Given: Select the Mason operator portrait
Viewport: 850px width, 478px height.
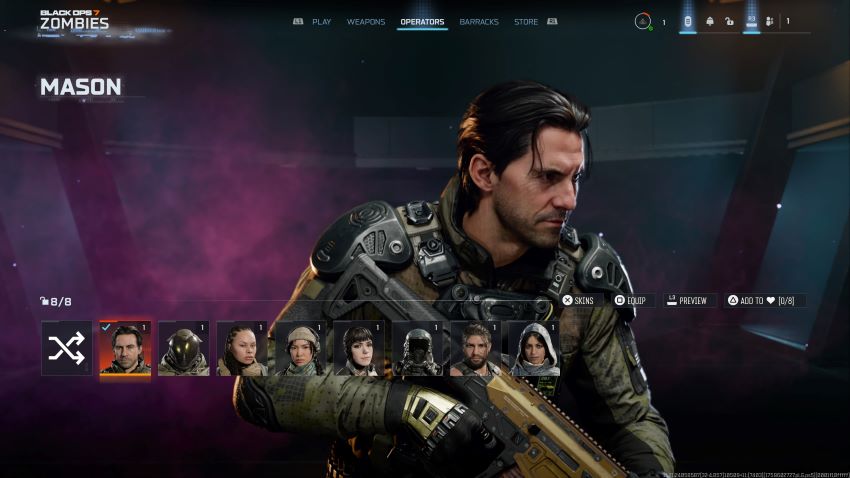Looking at the screenshot, I should tap(125, 348).
